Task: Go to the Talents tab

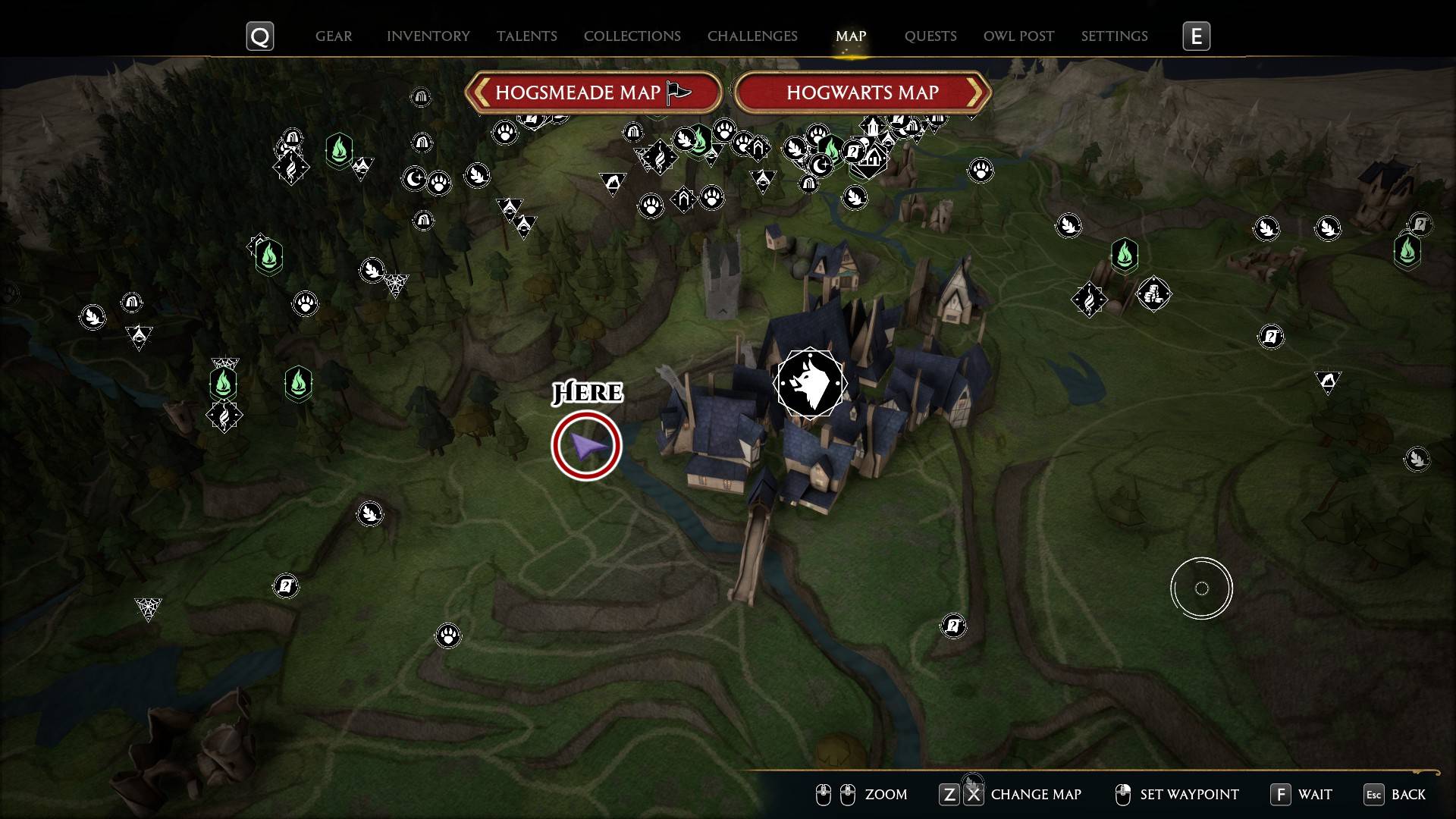Action: point(526,36)
